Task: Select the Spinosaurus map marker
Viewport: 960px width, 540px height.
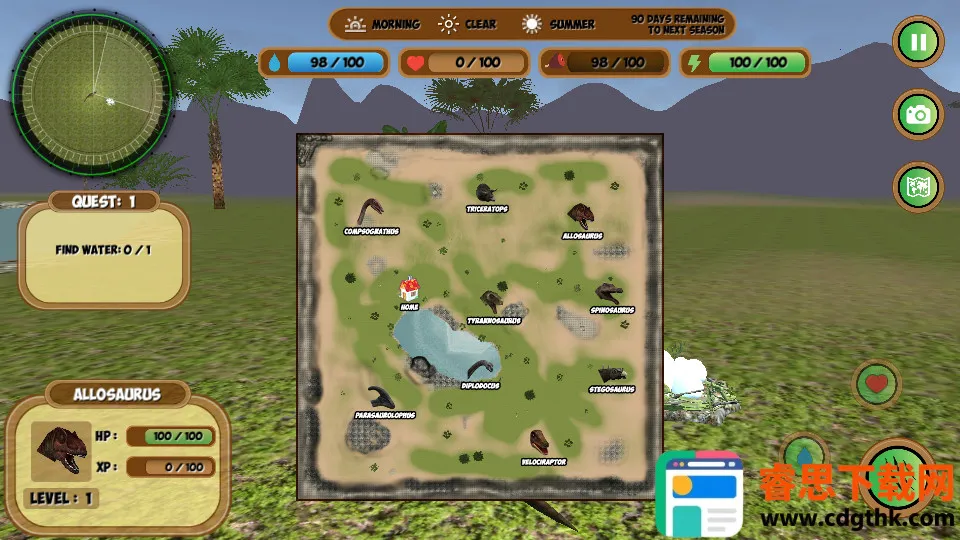Action: tap(609, 293)
